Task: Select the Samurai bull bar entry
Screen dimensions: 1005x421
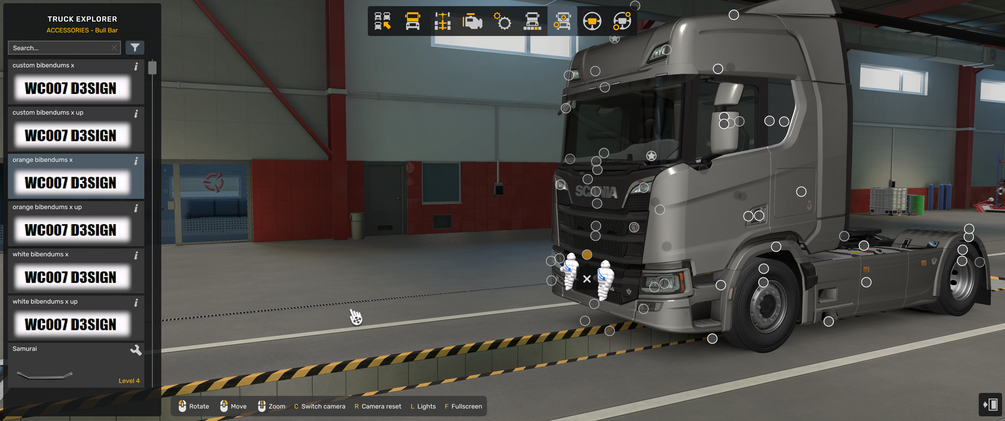Action: point(71,370)
